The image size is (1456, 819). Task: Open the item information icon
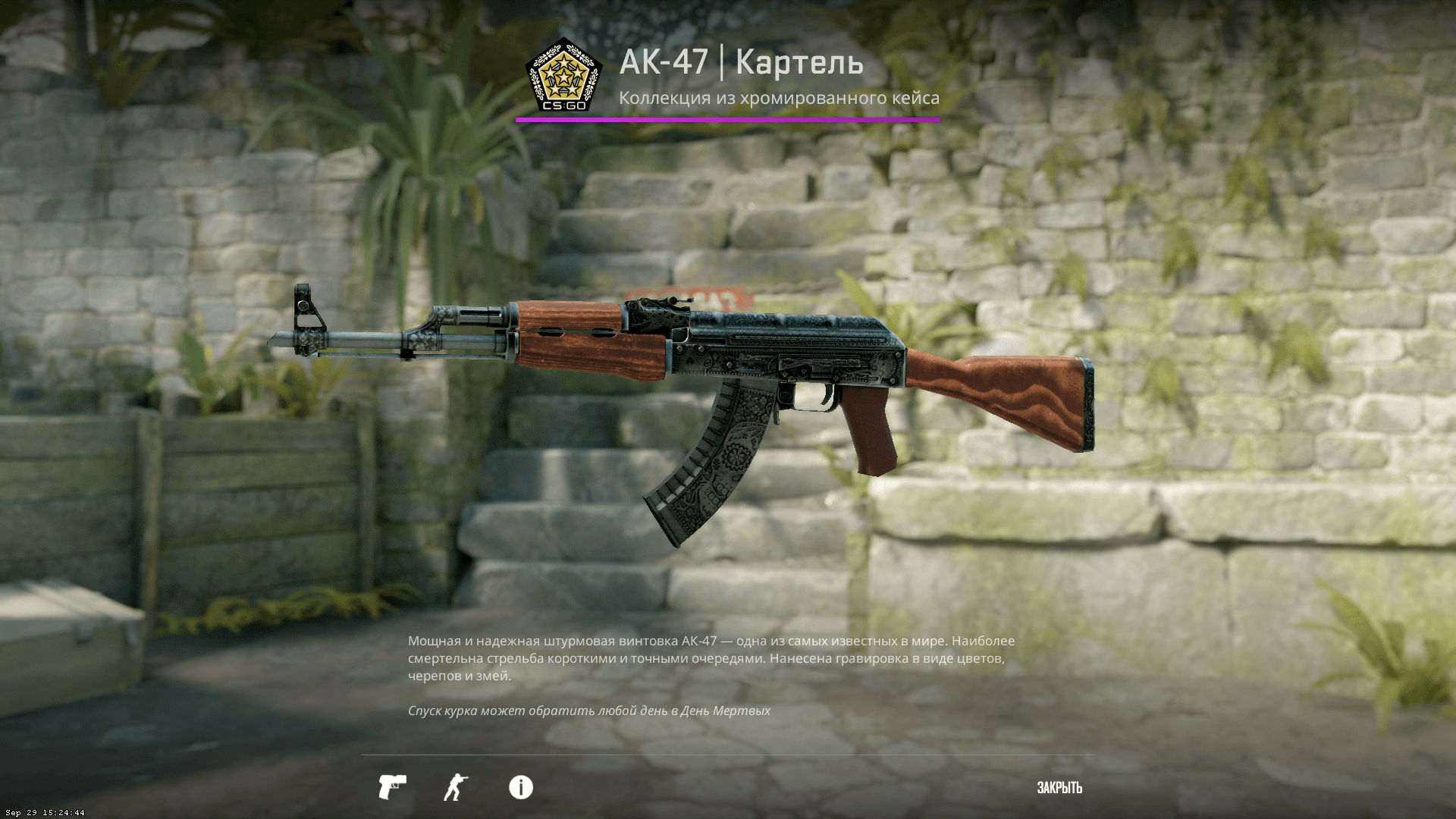pos(521,787)
